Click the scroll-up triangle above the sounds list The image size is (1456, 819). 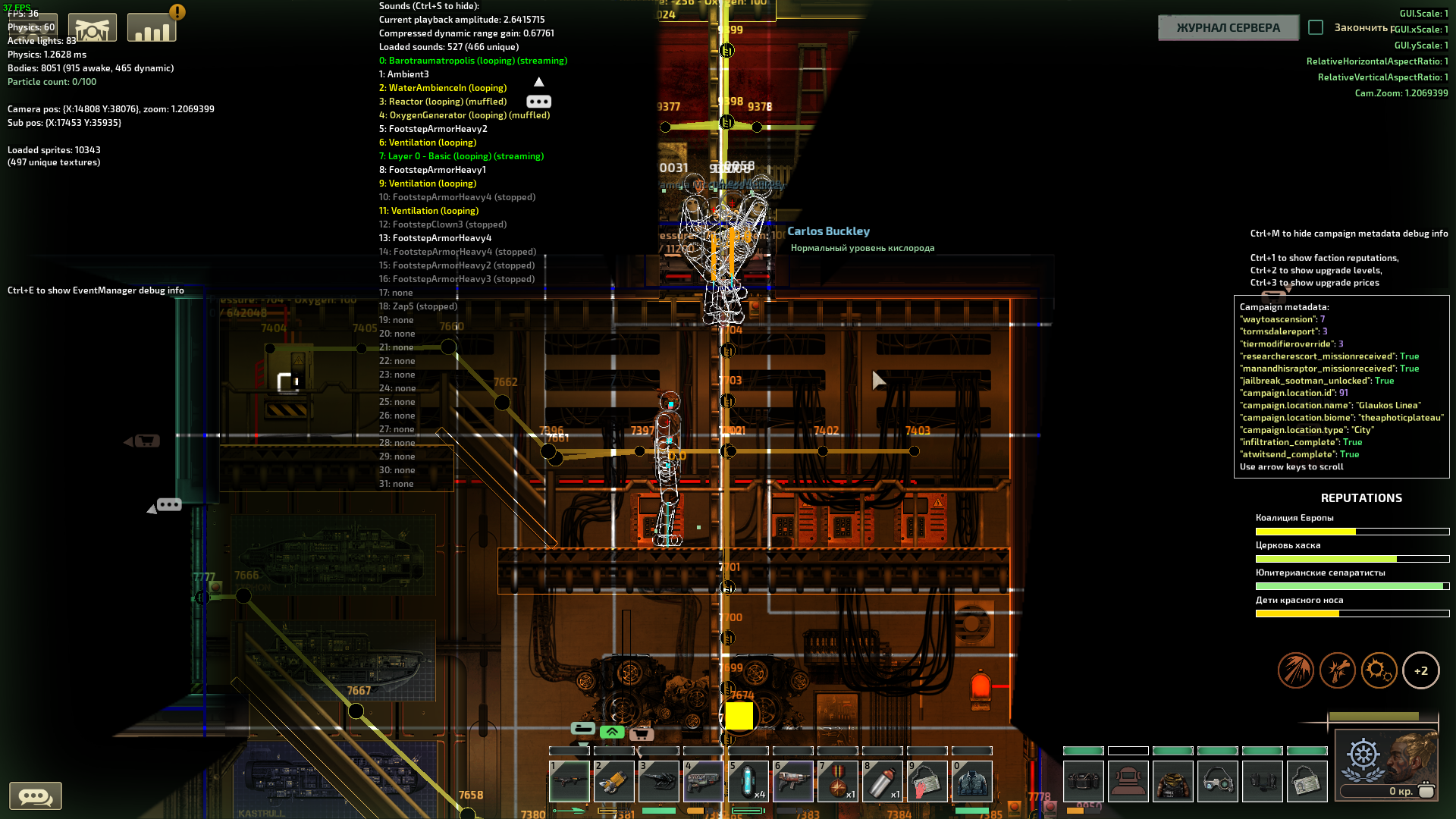click(x=540, y=81)
